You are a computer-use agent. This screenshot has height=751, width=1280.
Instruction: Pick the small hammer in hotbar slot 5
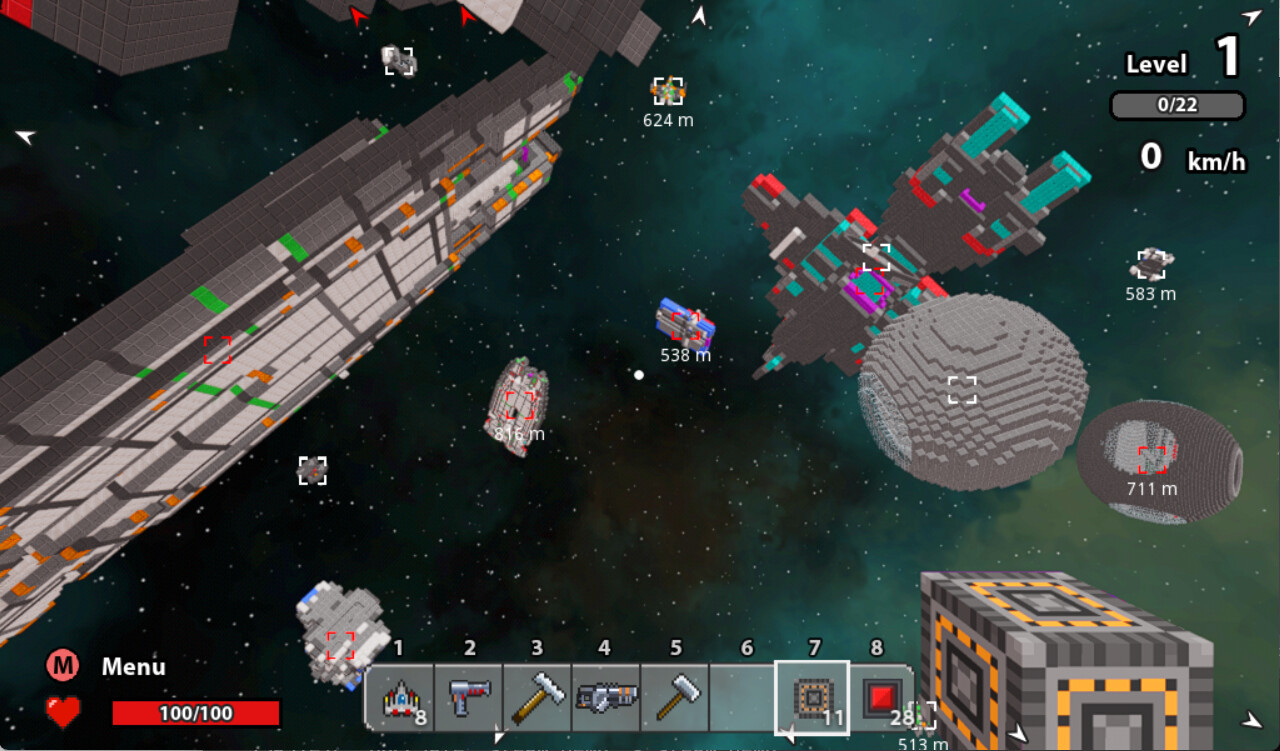pos(675,697)
